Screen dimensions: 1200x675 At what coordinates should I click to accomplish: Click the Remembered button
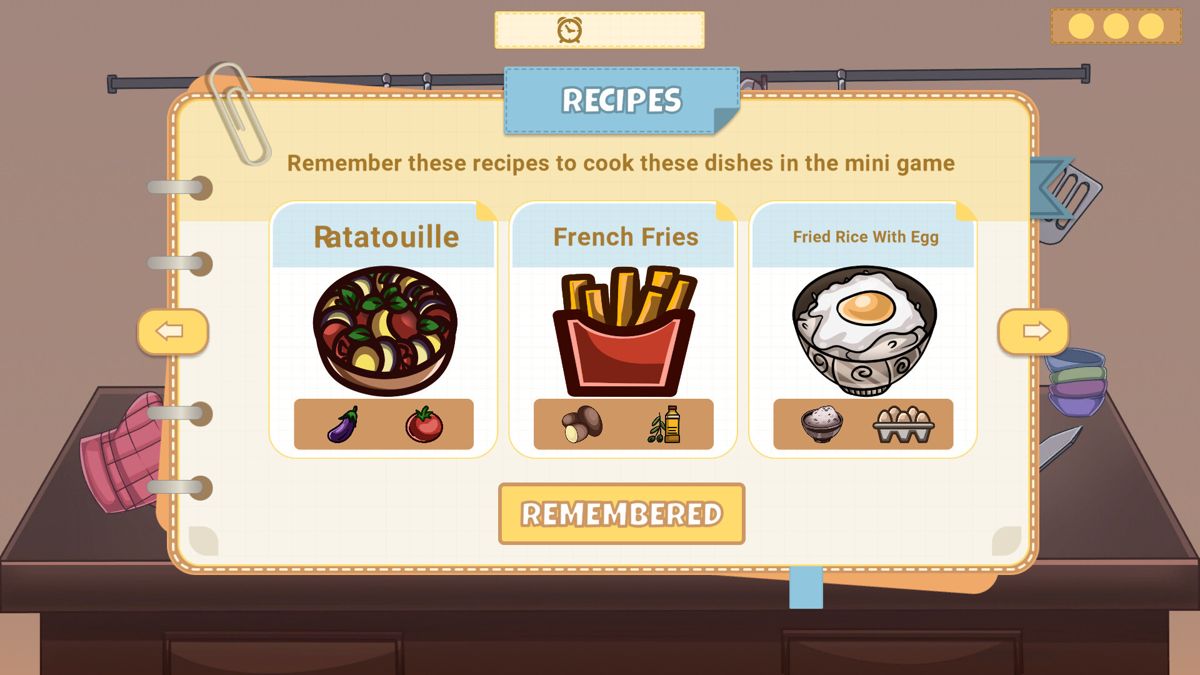tap(621, 514)
